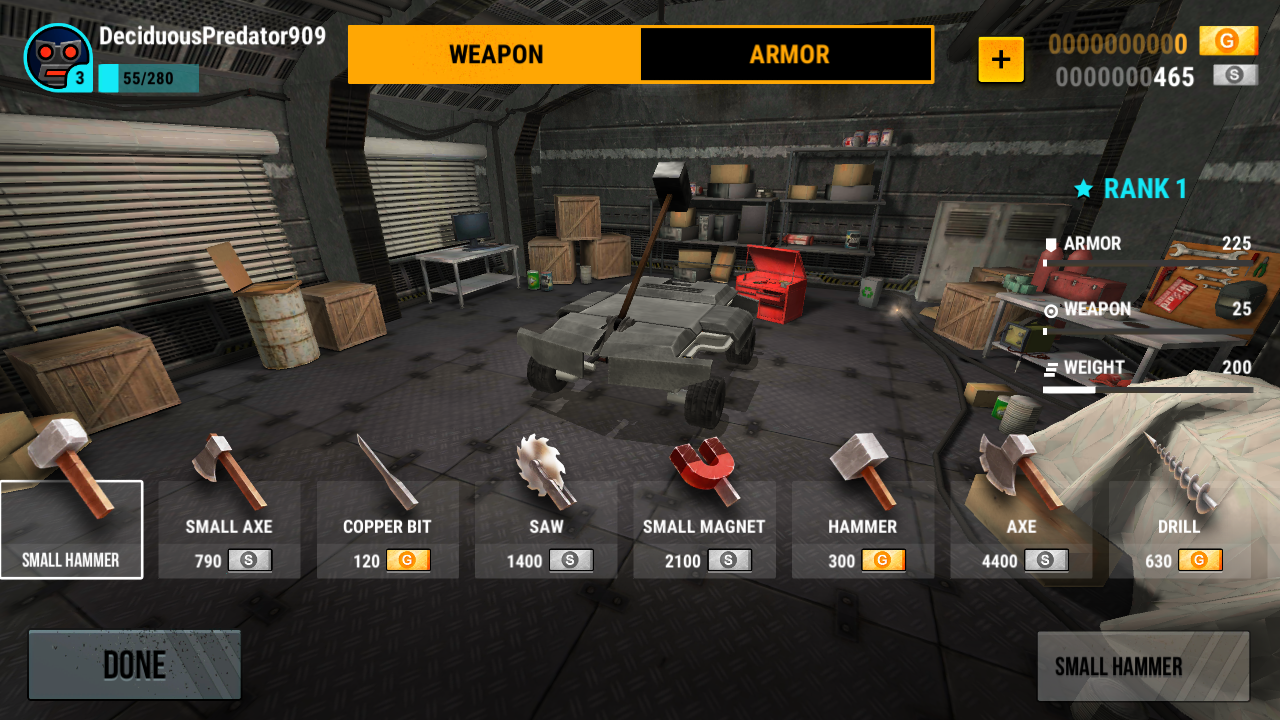Pick the Saw weapon slot
The width and height of the screenshot is (1280, 720).
tap(546, 529)
